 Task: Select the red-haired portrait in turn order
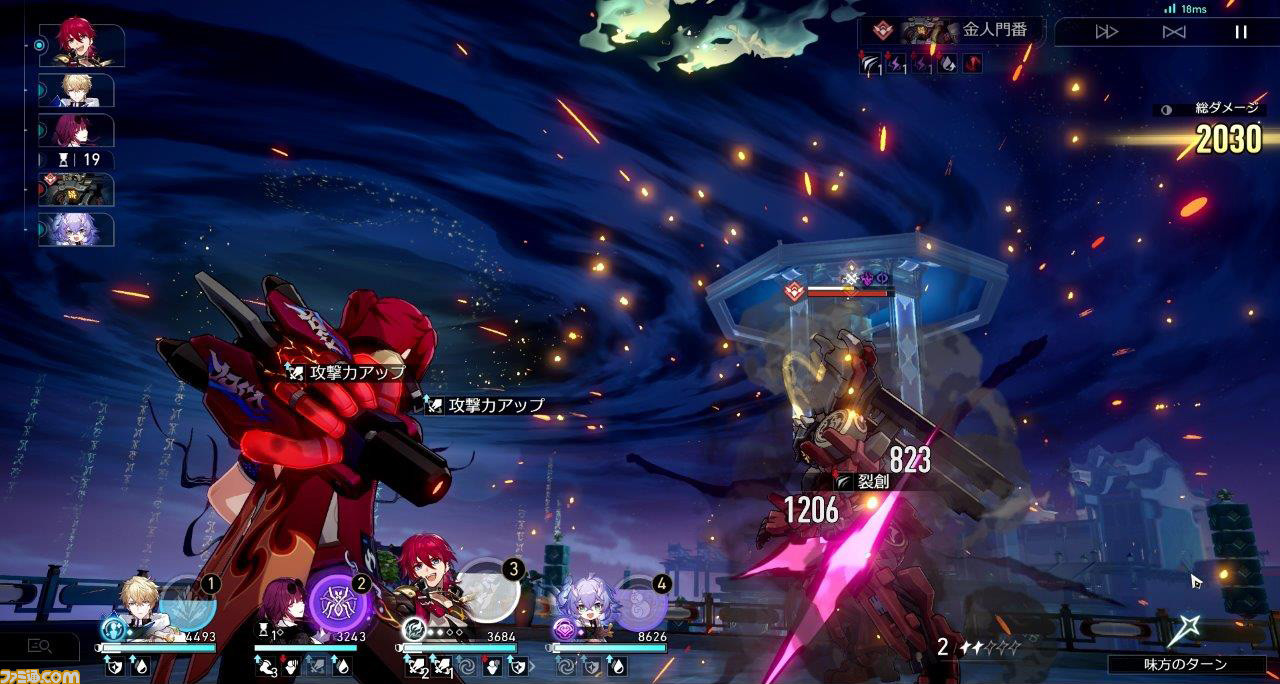(x=80, y=45)
